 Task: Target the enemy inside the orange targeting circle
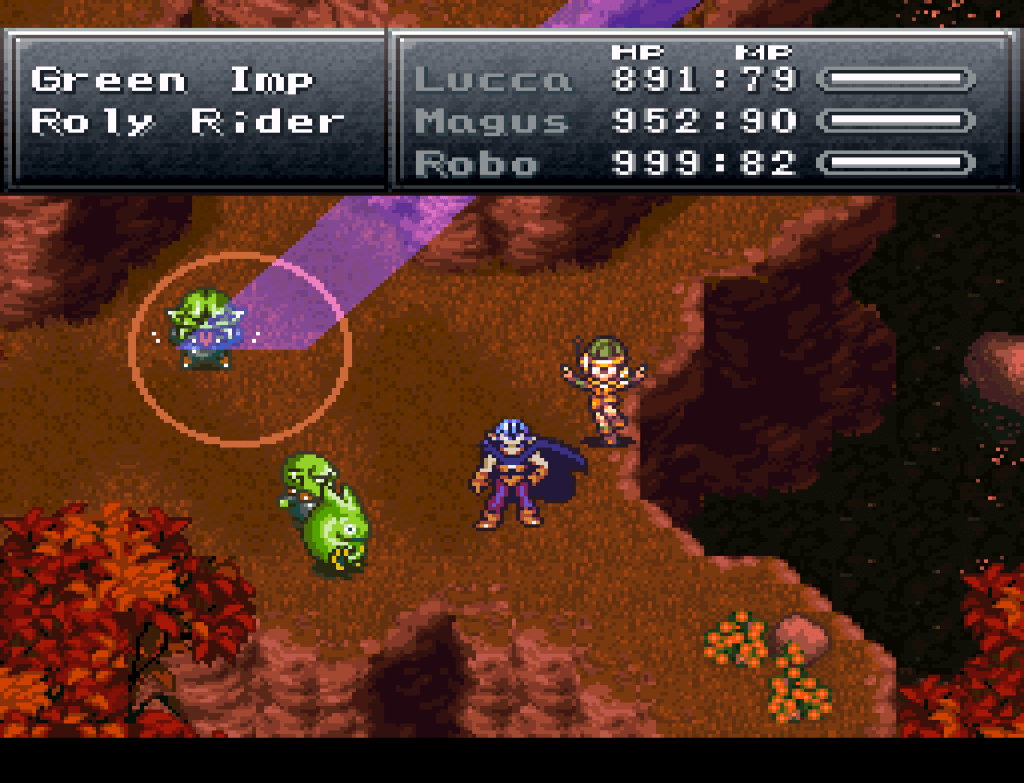point(206,330)
